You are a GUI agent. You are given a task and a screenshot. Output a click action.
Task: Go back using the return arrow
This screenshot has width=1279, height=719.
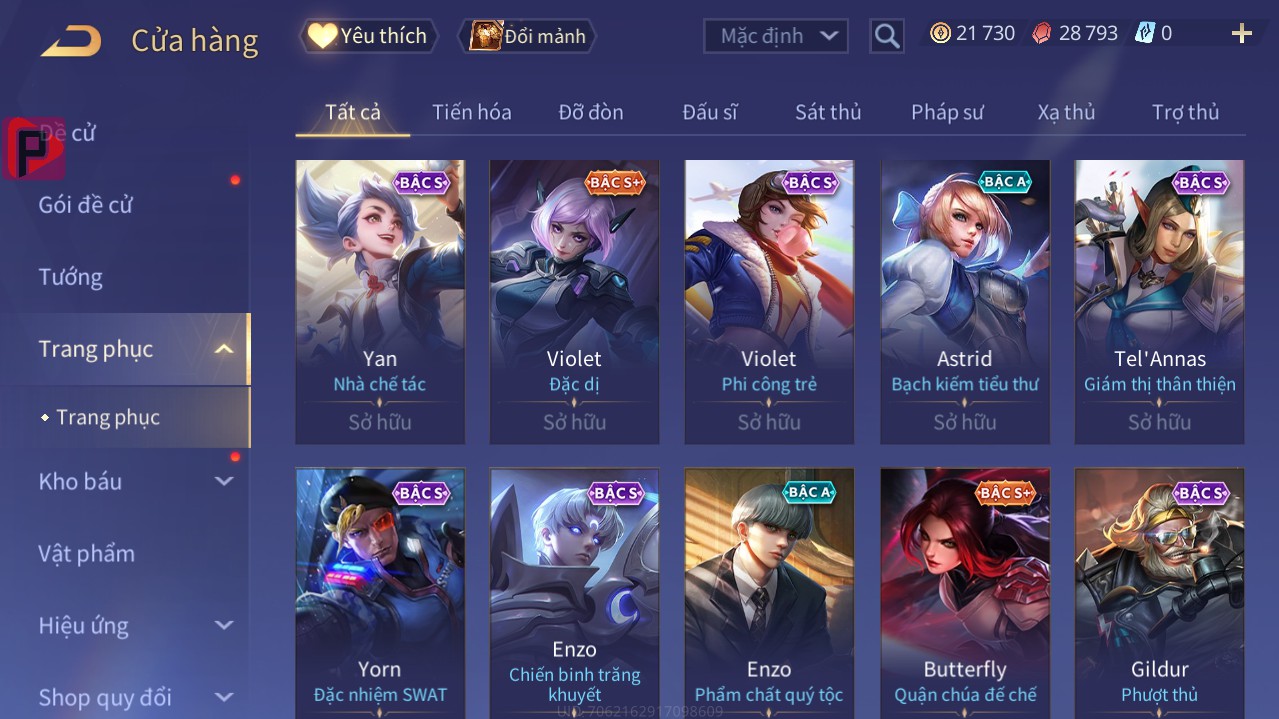(71, 41)
